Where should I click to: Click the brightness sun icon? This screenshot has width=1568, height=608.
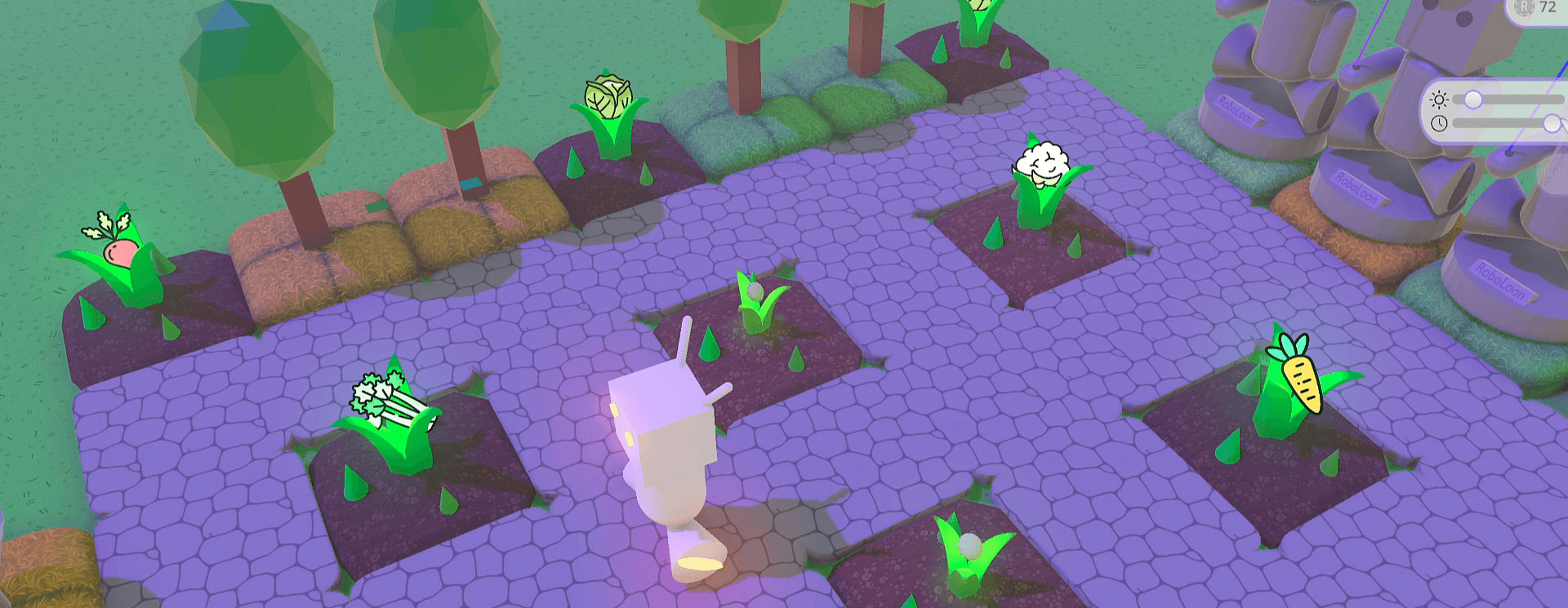[x=1440, y=98]
